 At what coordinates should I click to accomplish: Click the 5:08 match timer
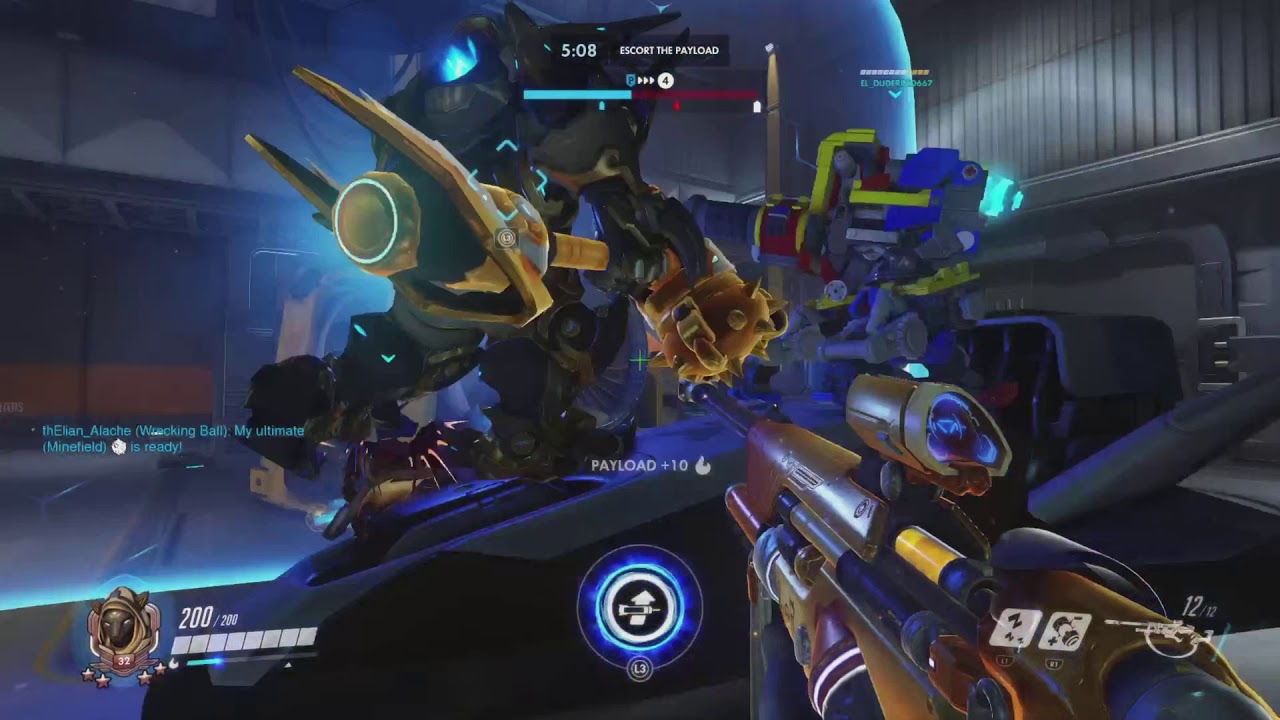[x=578, y=49]
